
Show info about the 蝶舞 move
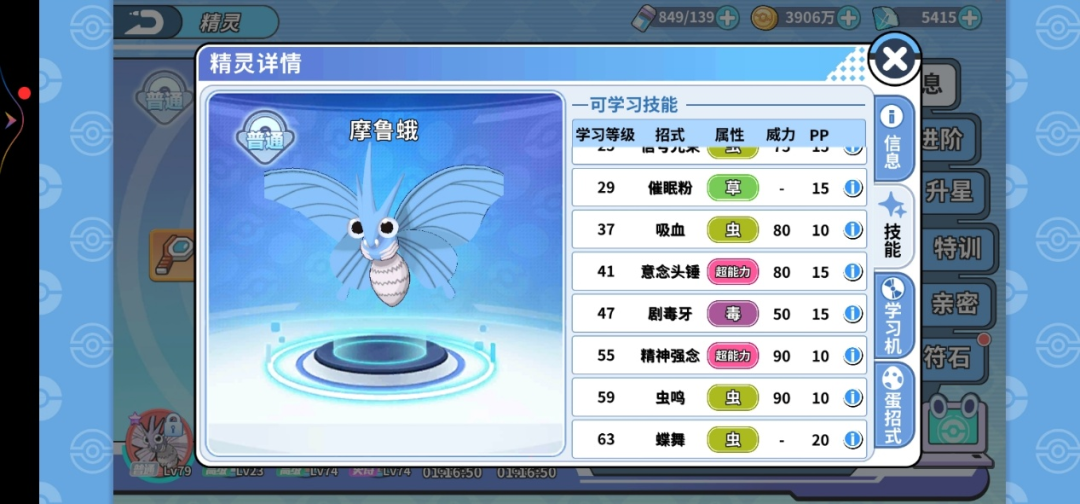853,440
